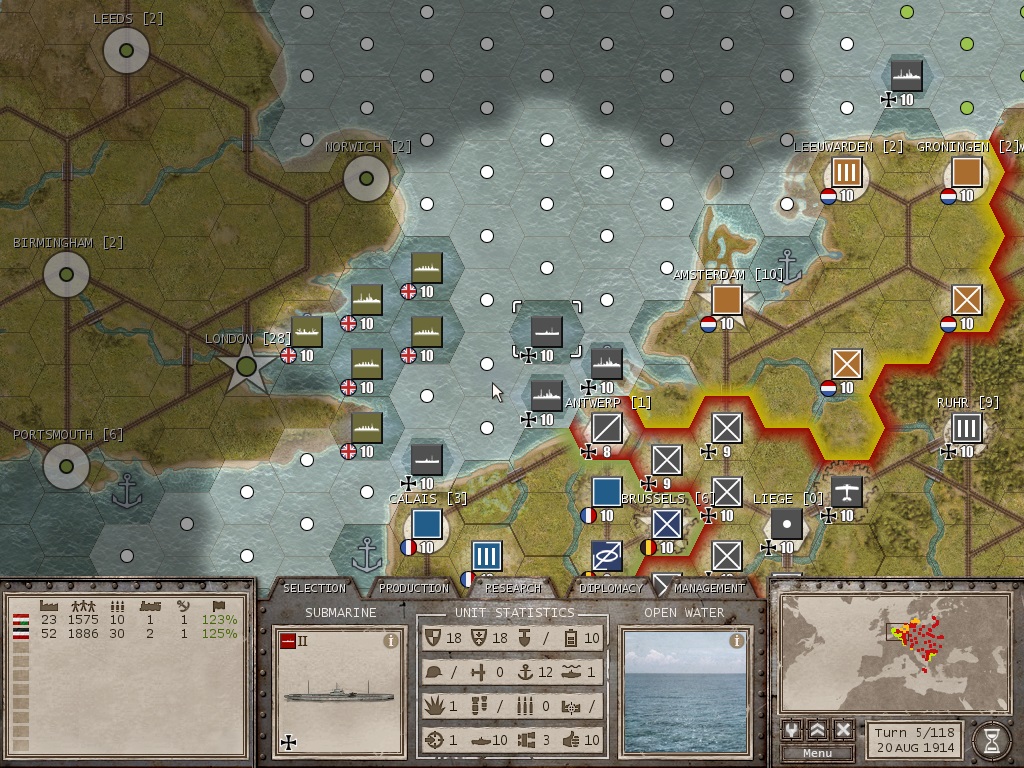1024x768 pixels.
Task: Click the double-chevron button under the minimap
Action: click(817, 729)
